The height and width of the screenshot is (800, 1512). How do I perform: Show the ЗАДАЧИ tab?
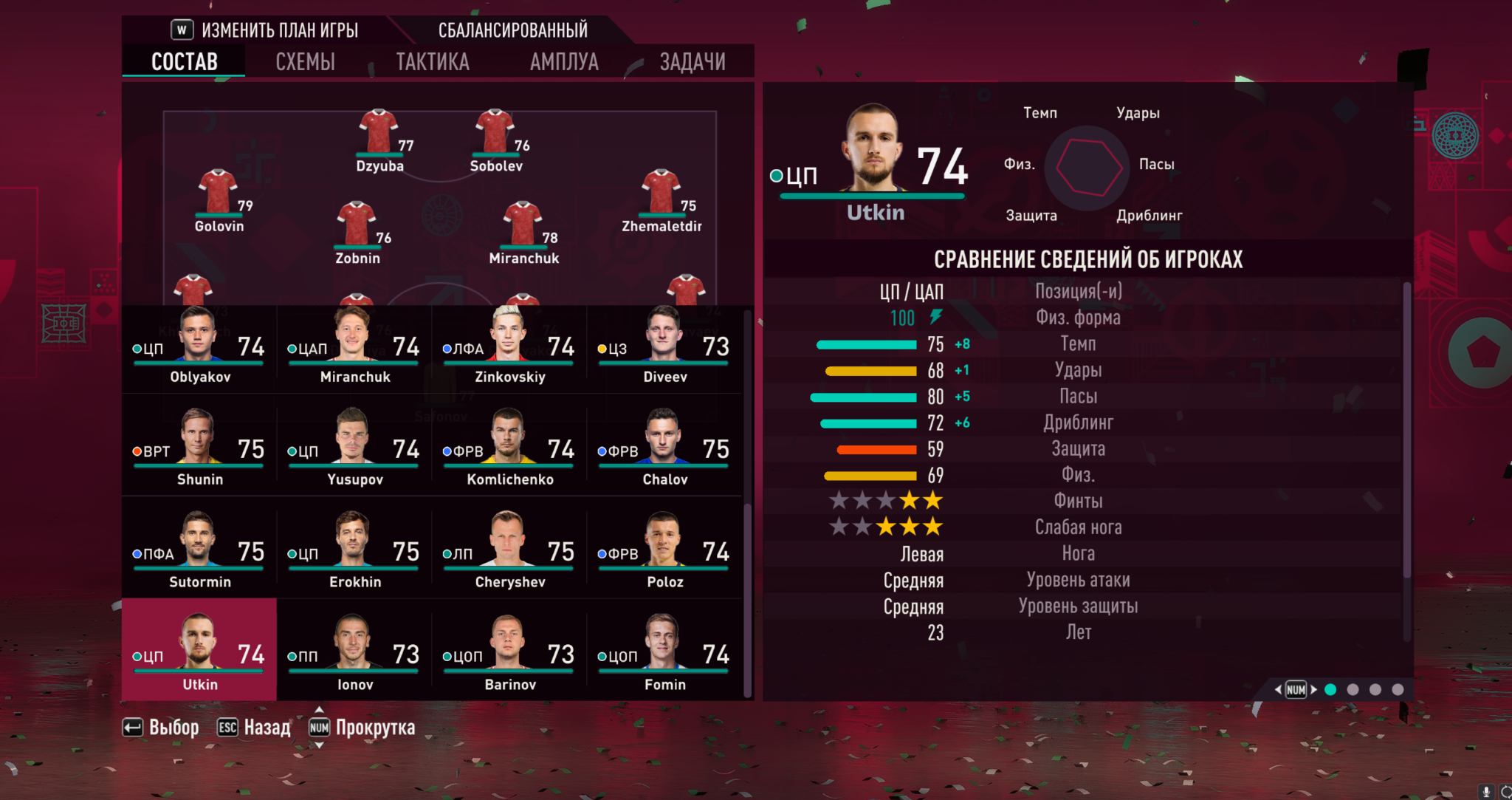click(x=692, y=62)
